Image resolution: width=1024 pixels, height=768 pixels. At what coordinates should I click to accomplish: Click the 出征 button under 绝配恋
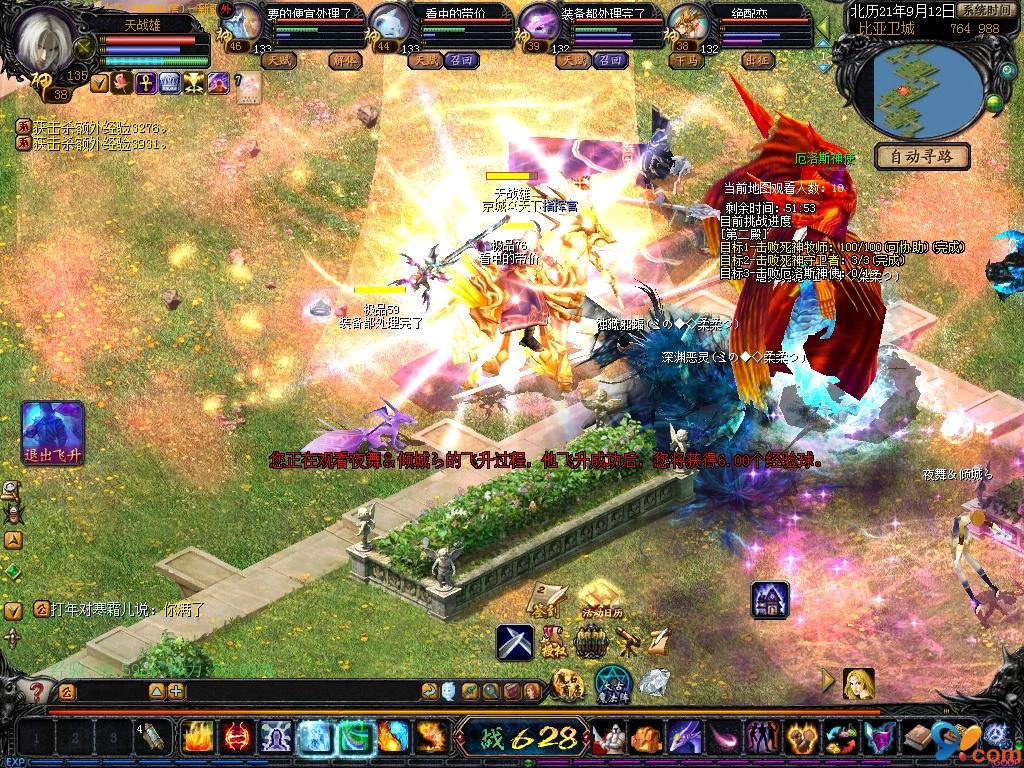(759, 60)
